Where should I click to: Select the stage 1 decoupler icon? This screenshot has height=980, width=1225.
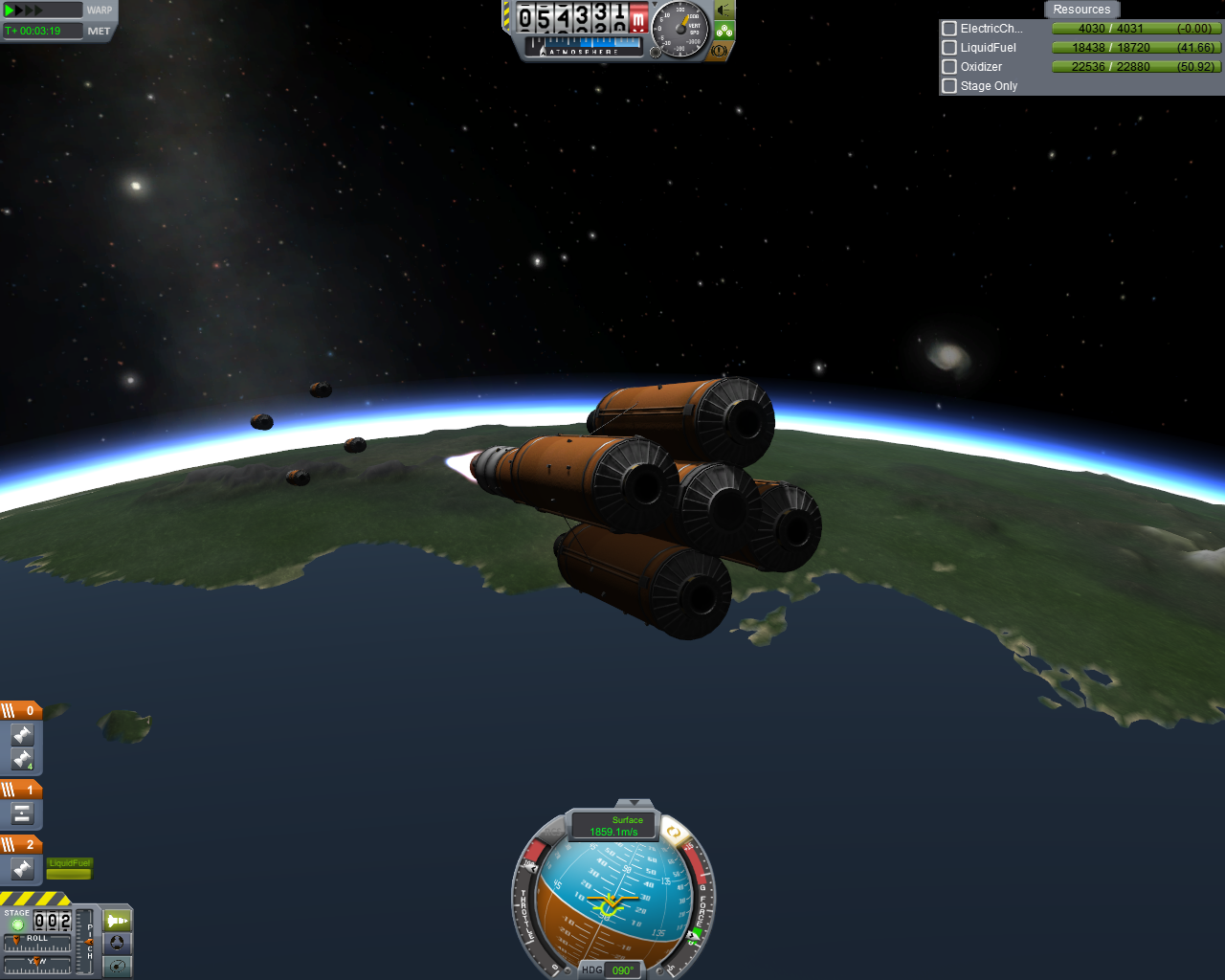(22, 814)
